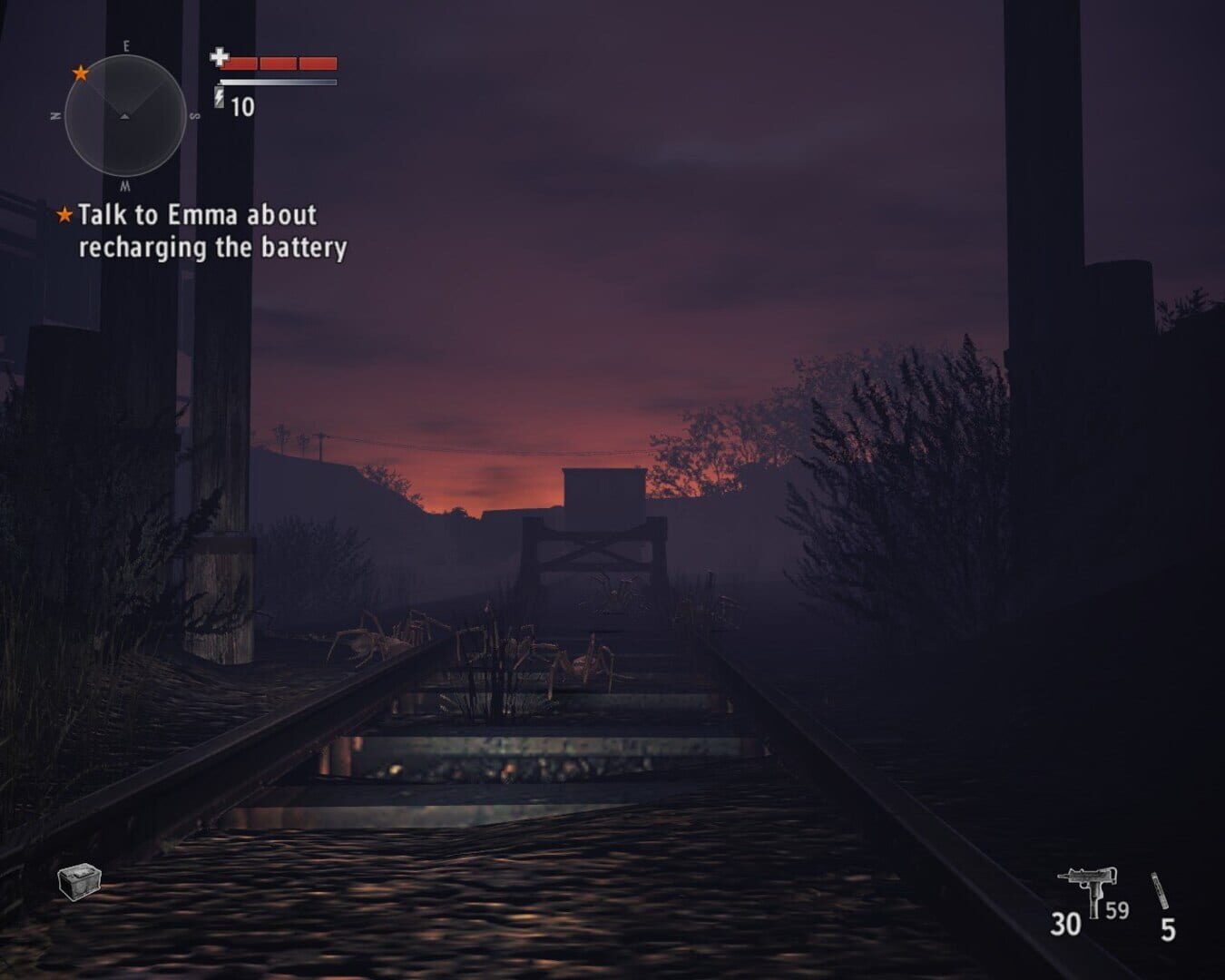Viewport: 1225px width, 980px height.
Task: Click the star beside the Emma objective text
Action: [x=64, y=215]
